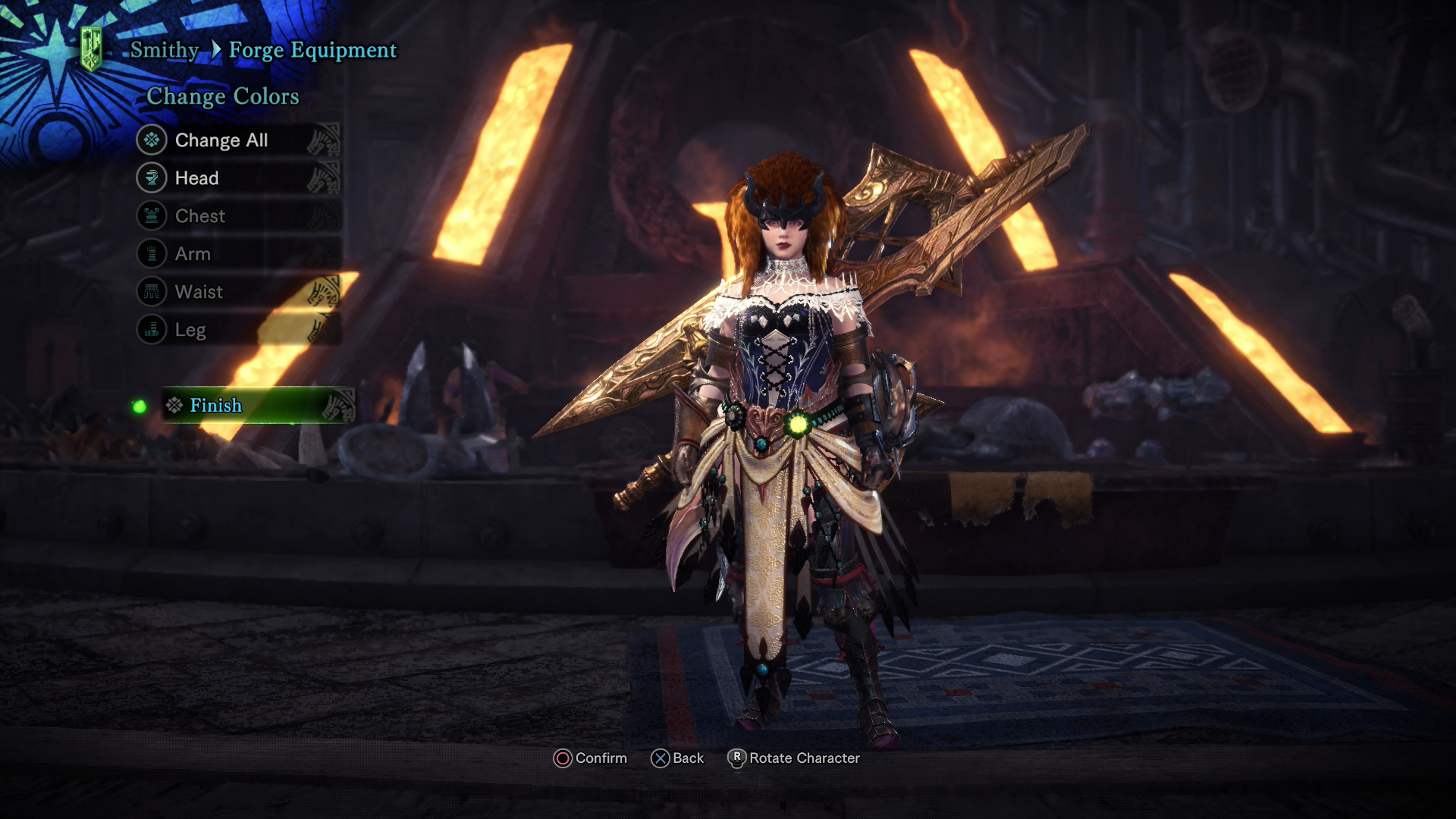1456x819 pixels.
Task: Click the R Rotate Character button icon
Action: point(736,758)
